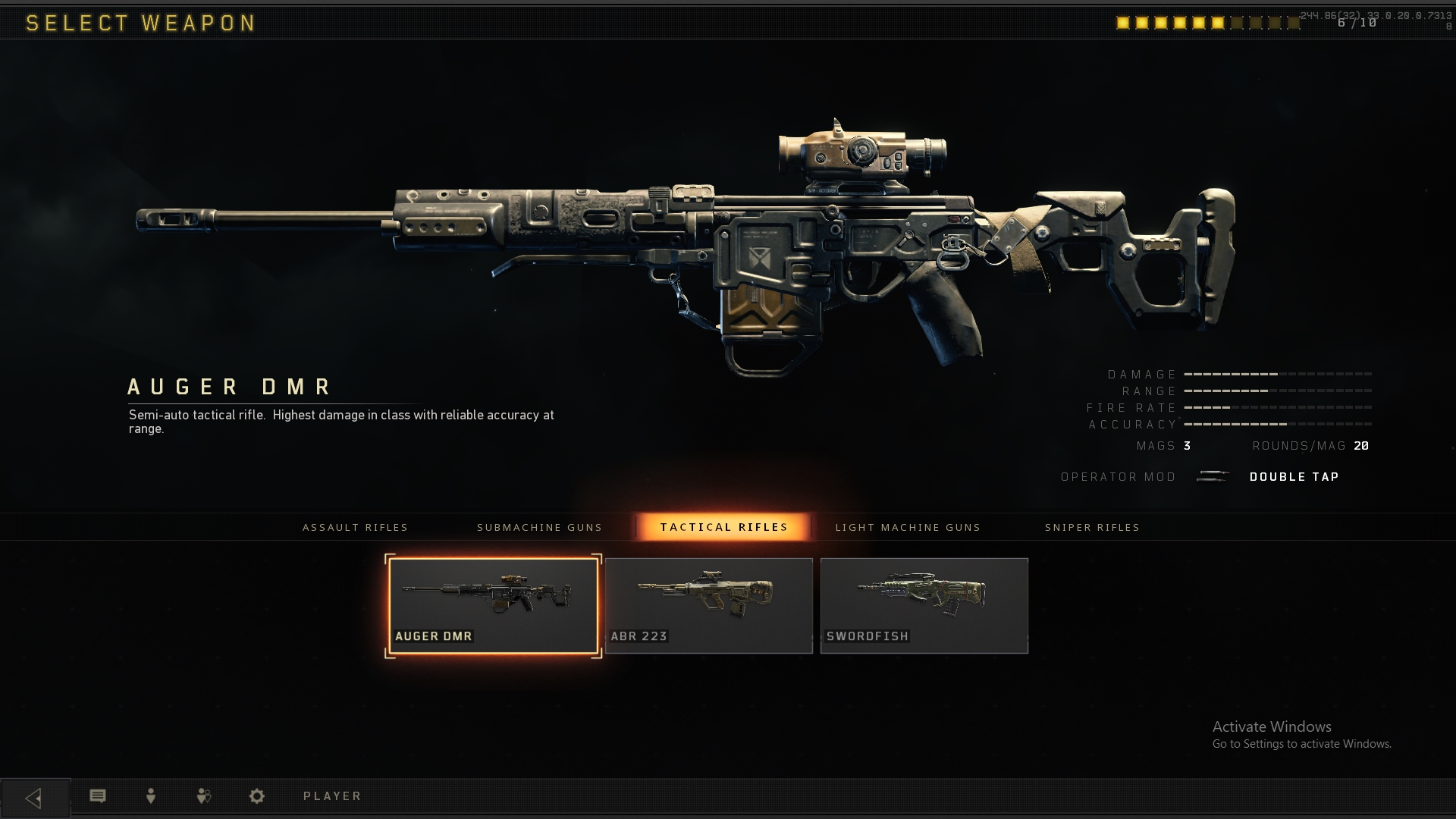Switch to the Assault Rifles tab
The image size is (1456, 819).
pyautogui.click(x=355, y=527)
